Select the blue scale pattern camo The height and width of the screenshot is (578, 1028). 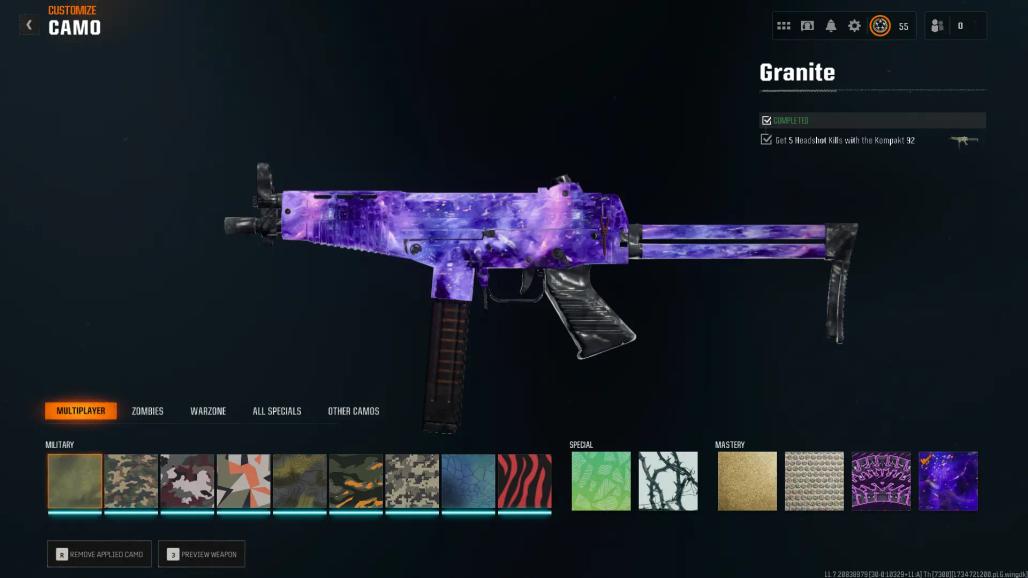point(468,481)
